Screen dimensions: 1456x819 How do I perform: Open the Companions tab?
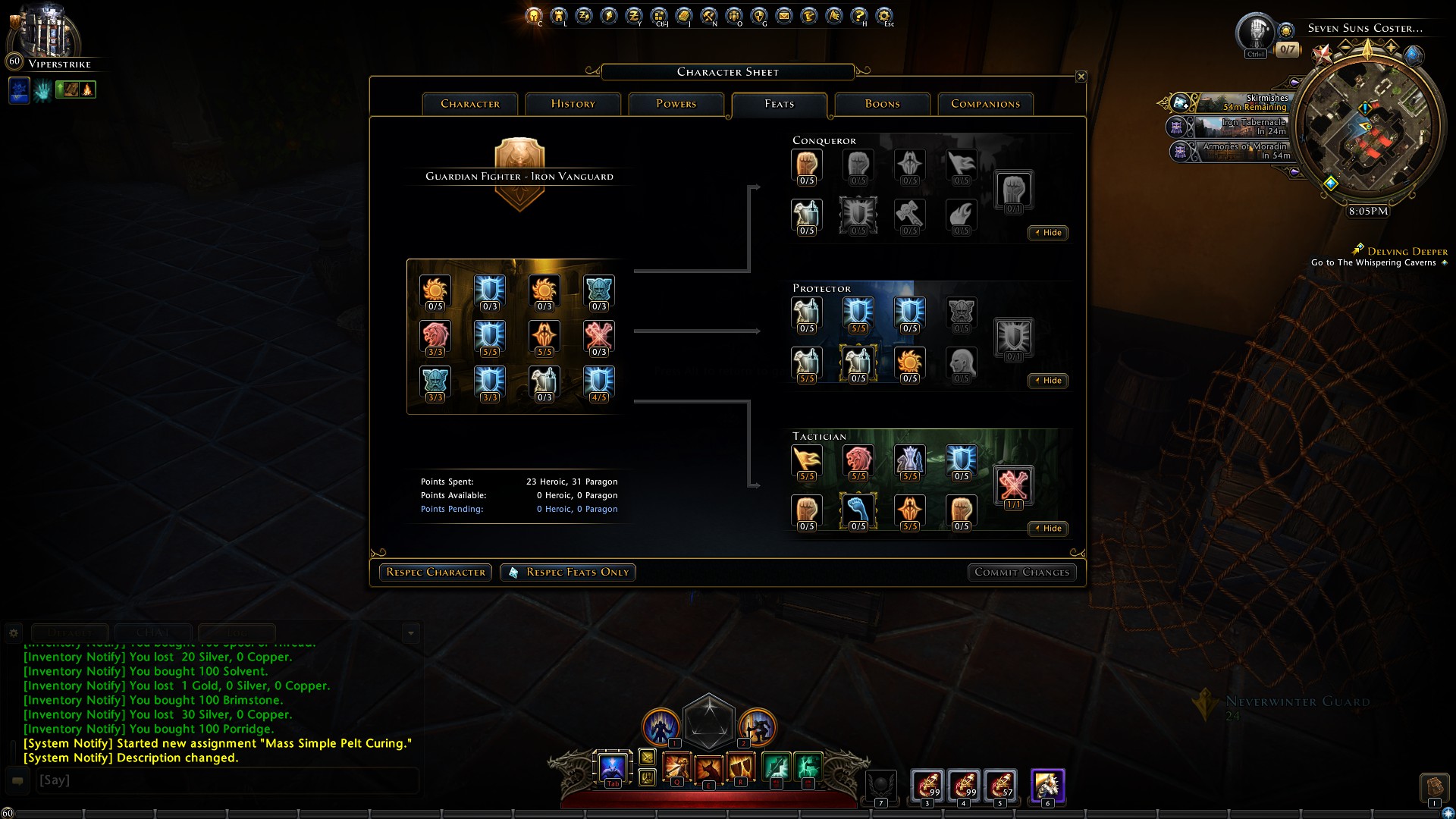tap(985, 104)
